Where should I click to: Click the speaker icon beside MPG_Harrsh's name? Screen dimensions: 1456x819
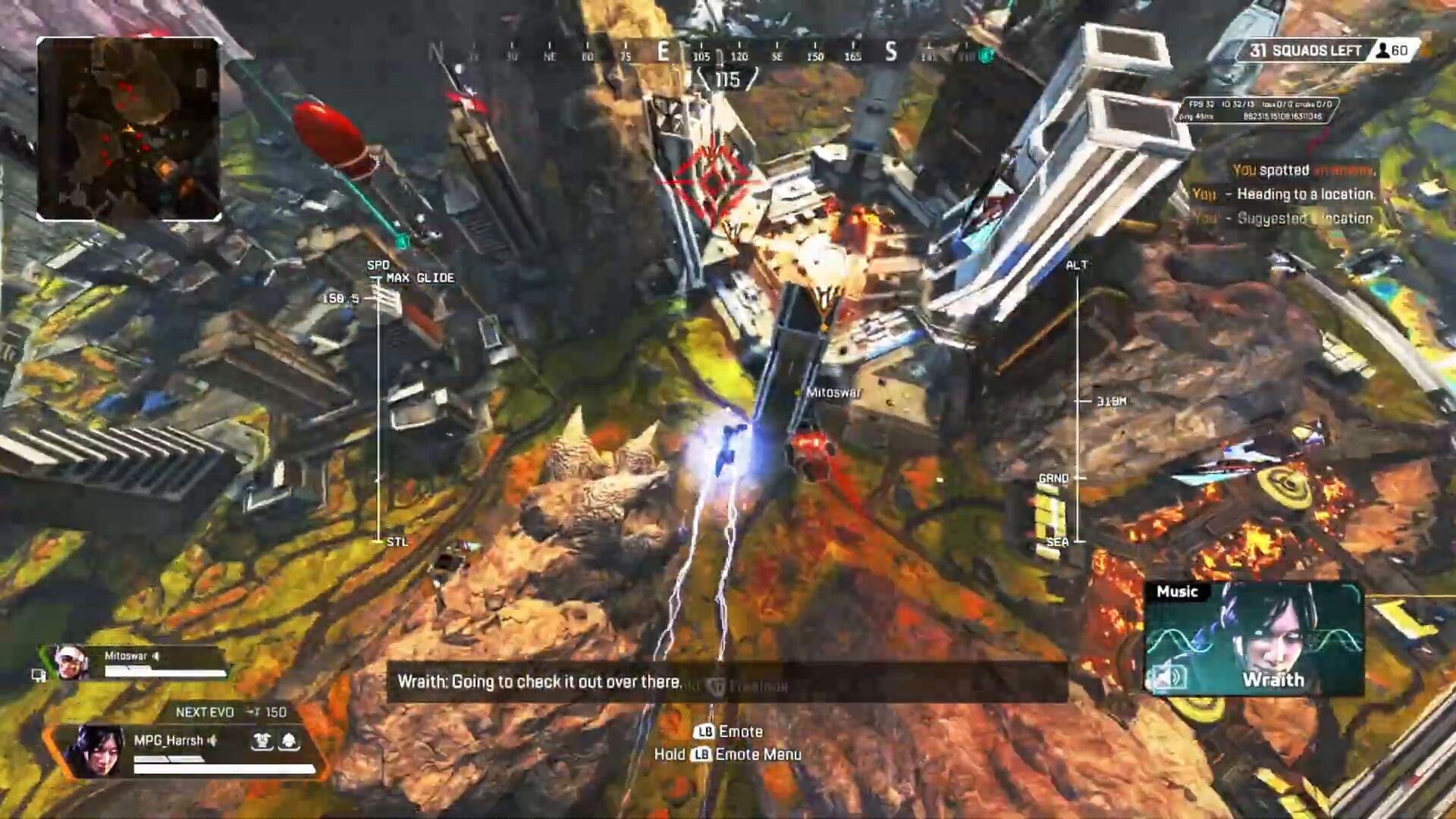(x=212, y=740)
